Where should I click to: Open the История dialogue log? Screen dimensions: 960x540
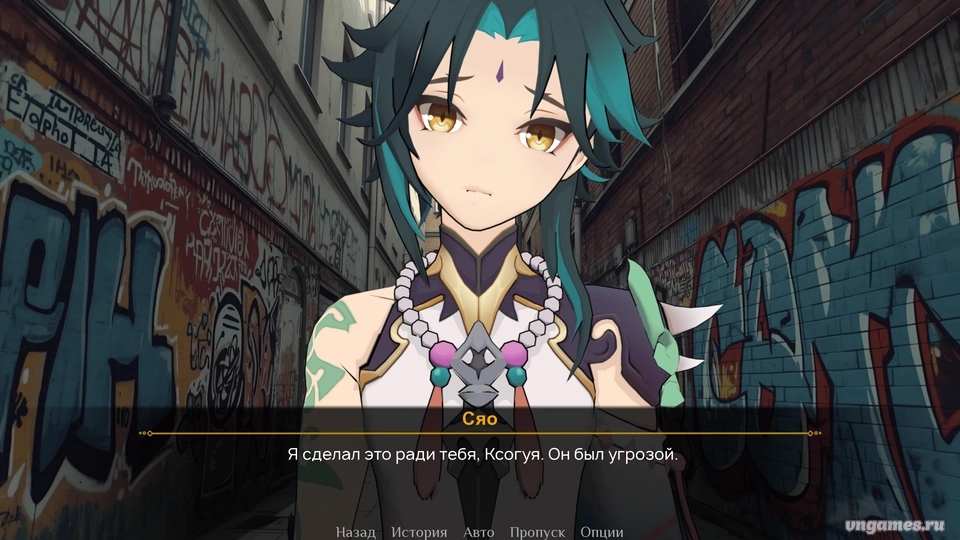tap(419, 532)
